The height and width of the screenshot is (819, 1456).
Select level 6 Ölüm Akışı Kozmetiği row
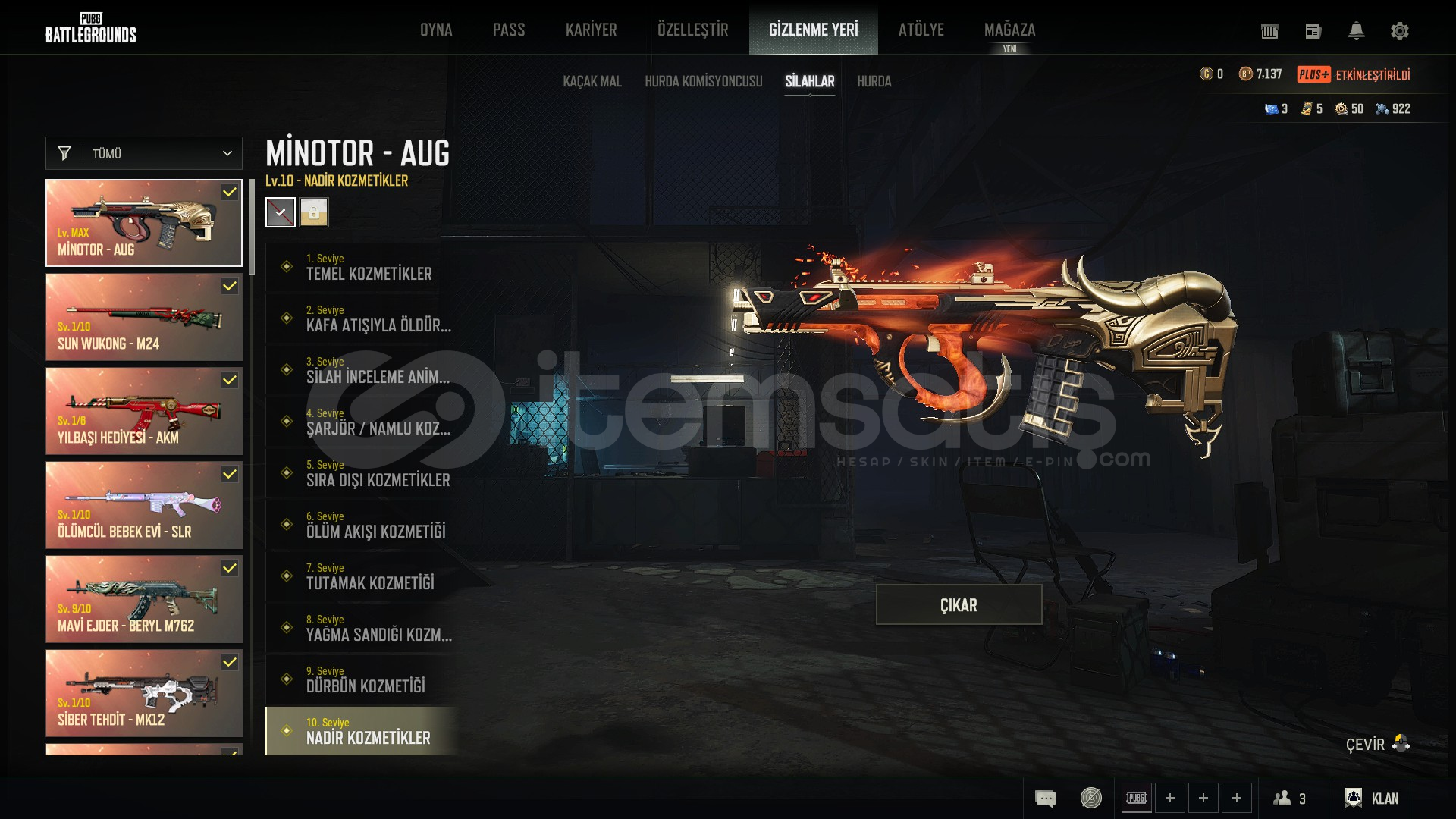pyautogui.click(x=362, y=525)
